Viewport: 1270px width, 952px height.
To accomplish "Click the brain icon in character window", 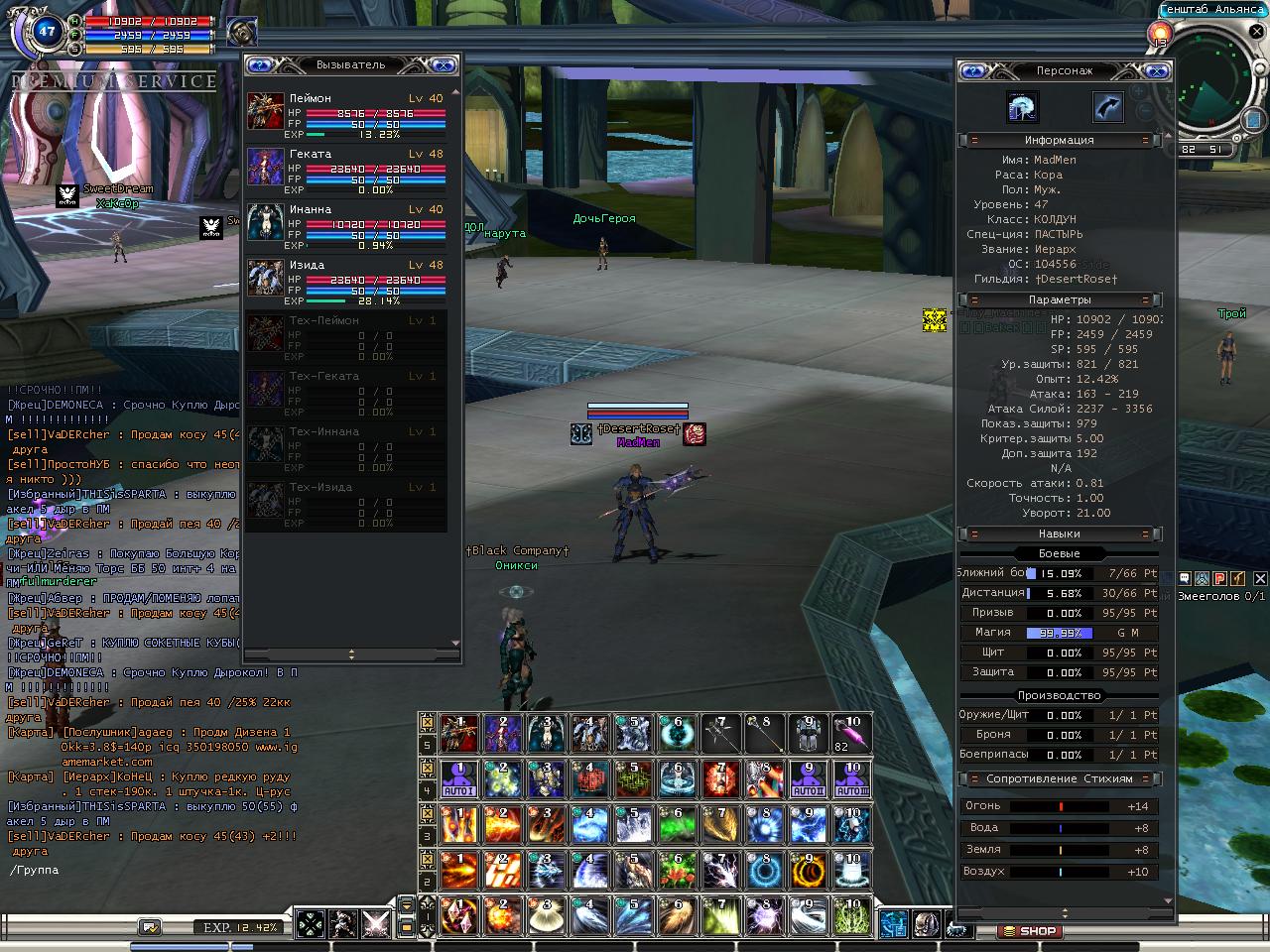I will coord(1022,107).
